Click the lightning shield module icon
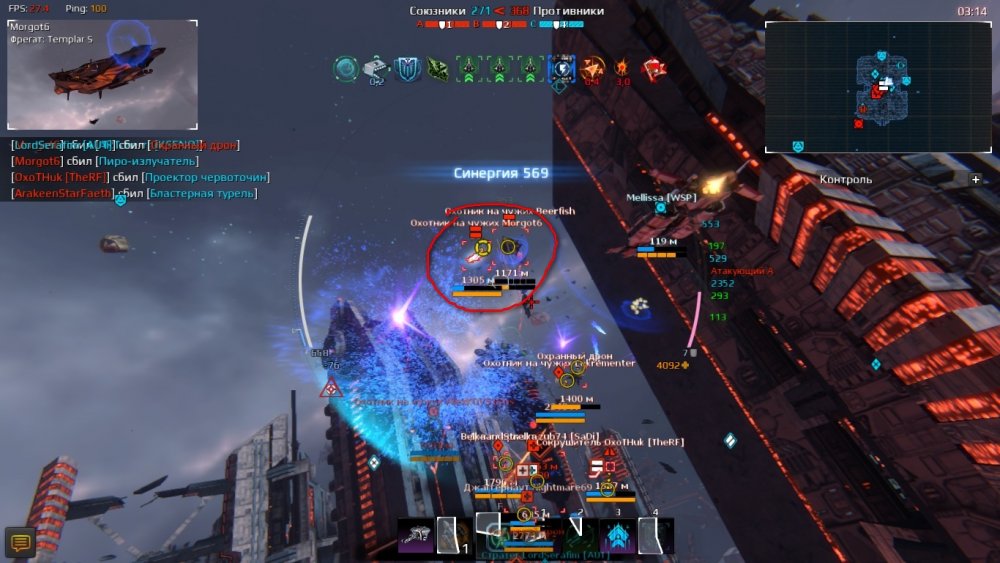Screen dimensions: 1000x563 [561, 68]
